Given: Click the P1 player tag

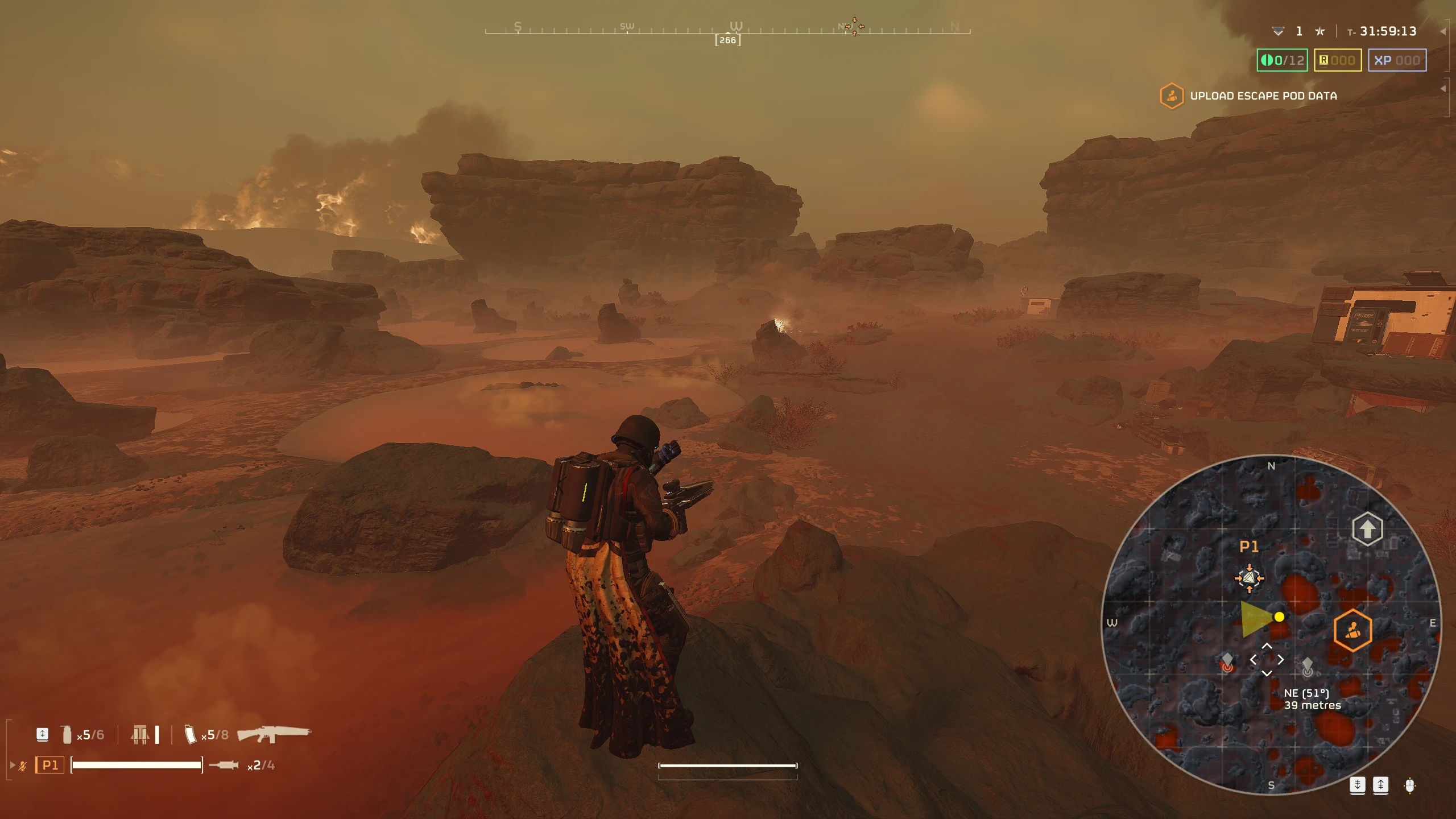Looking at the screenshot, I should pyautogui.click(x=50, y=766).
